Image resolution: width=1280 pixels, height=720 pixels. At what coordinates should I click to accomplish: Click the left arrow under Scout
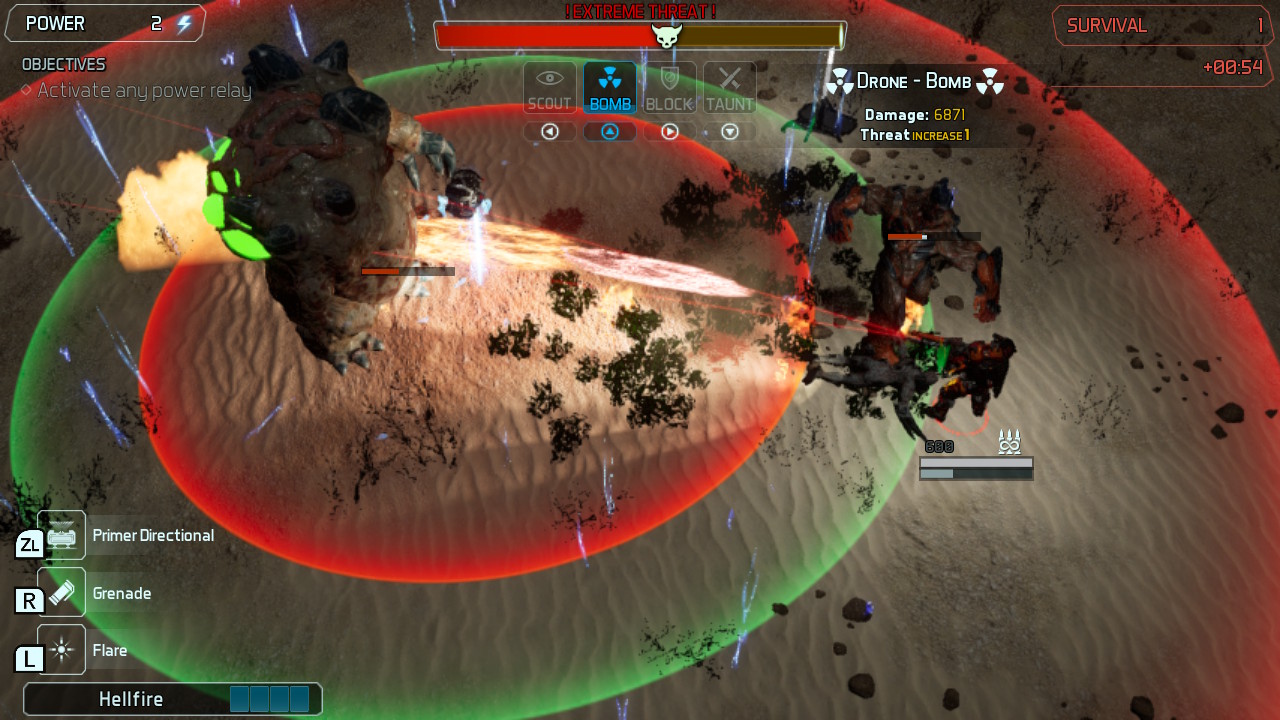click(549, 131)
